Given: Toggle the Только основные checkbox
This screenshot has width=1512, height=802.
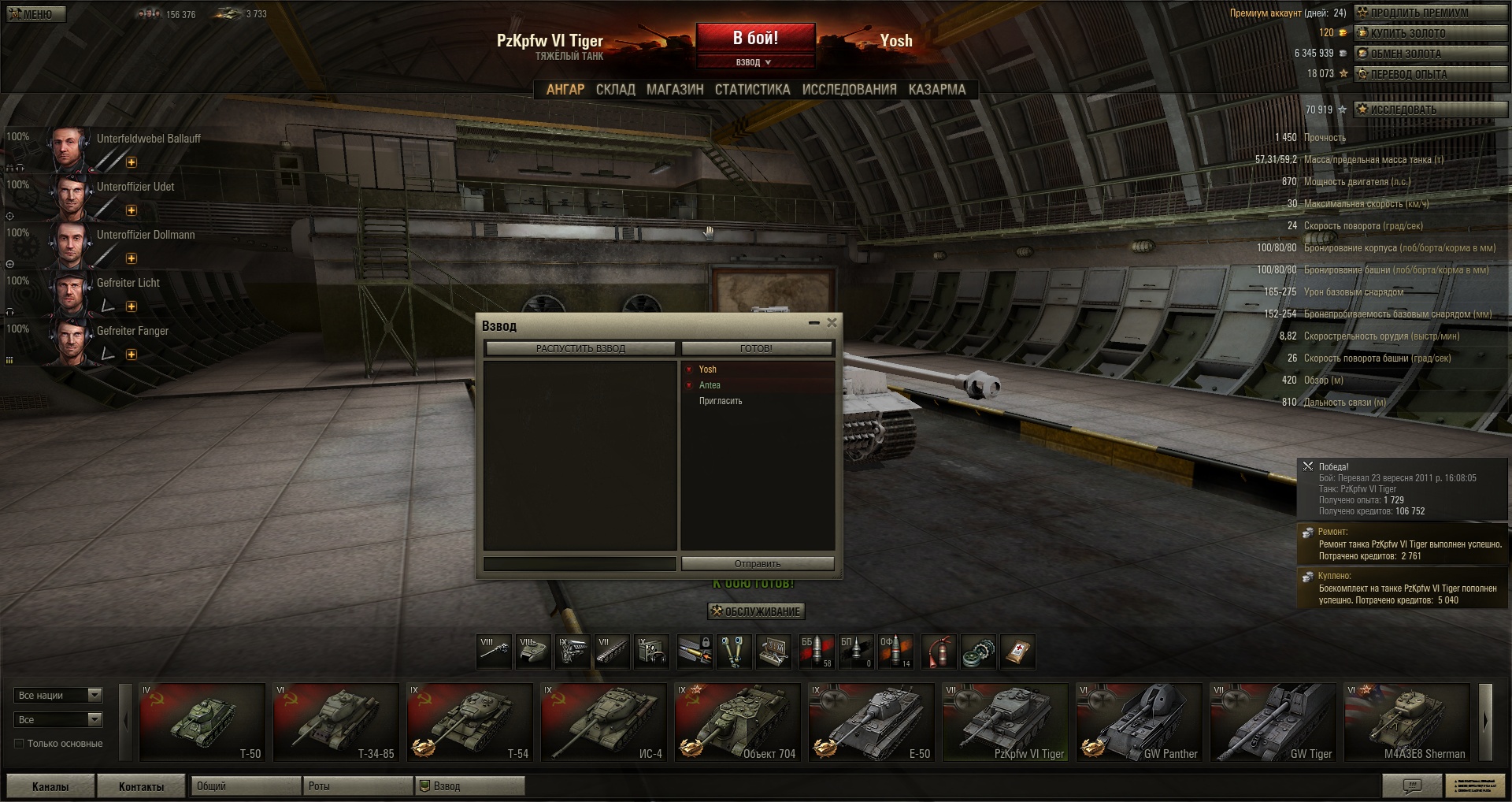Looking at the screenshot, I should coord(20,743).
